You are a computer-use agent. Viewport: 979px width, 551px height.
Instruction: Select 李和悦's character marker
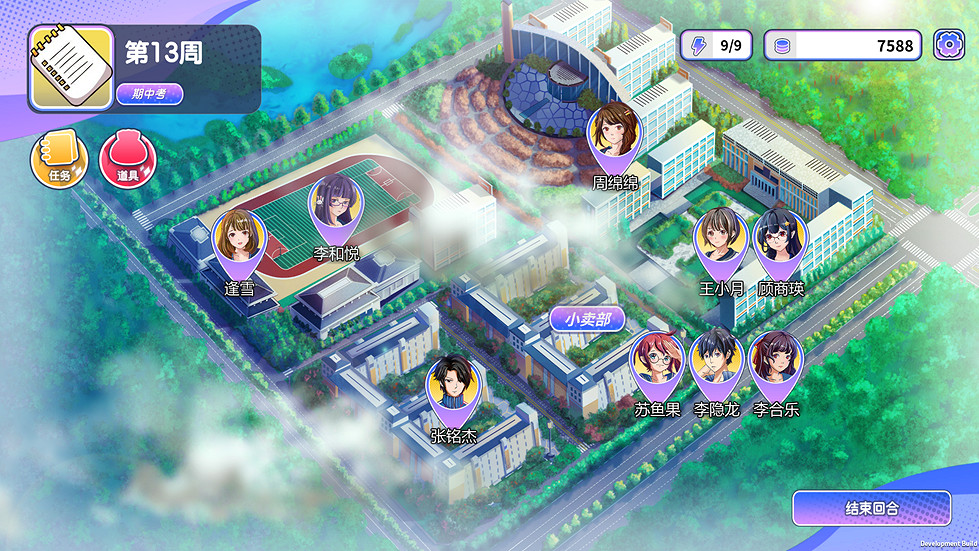point(336,207)
